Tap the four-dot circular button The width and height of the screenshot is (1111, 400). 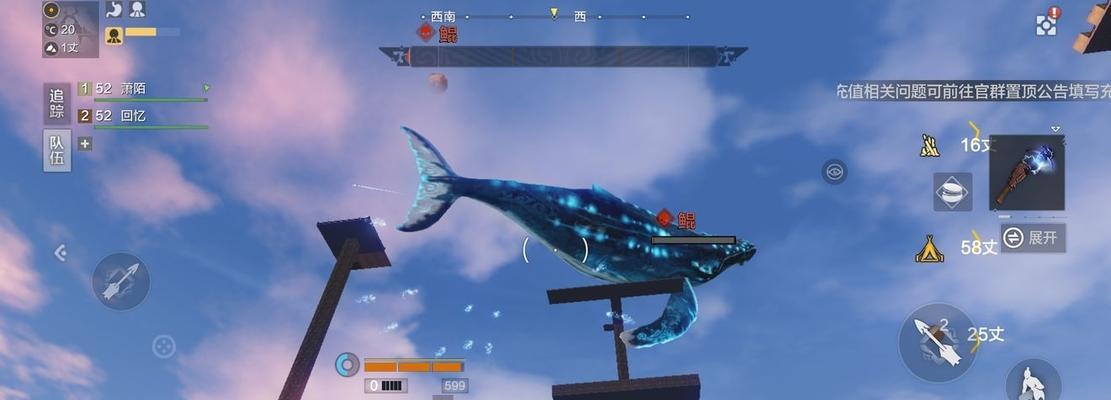click(x=163, y=347)
